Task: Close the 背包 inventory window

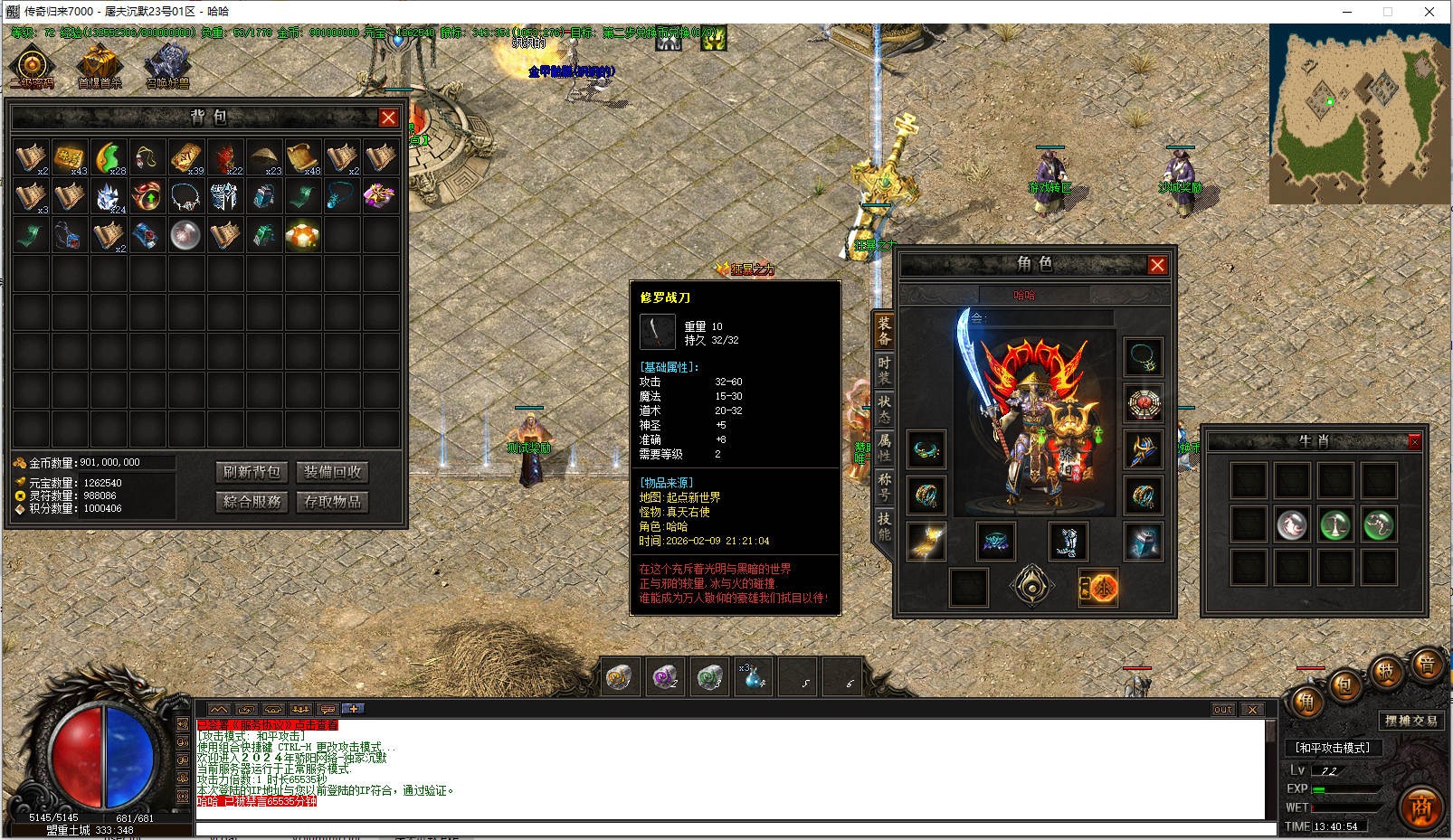Action: [388, 118]
